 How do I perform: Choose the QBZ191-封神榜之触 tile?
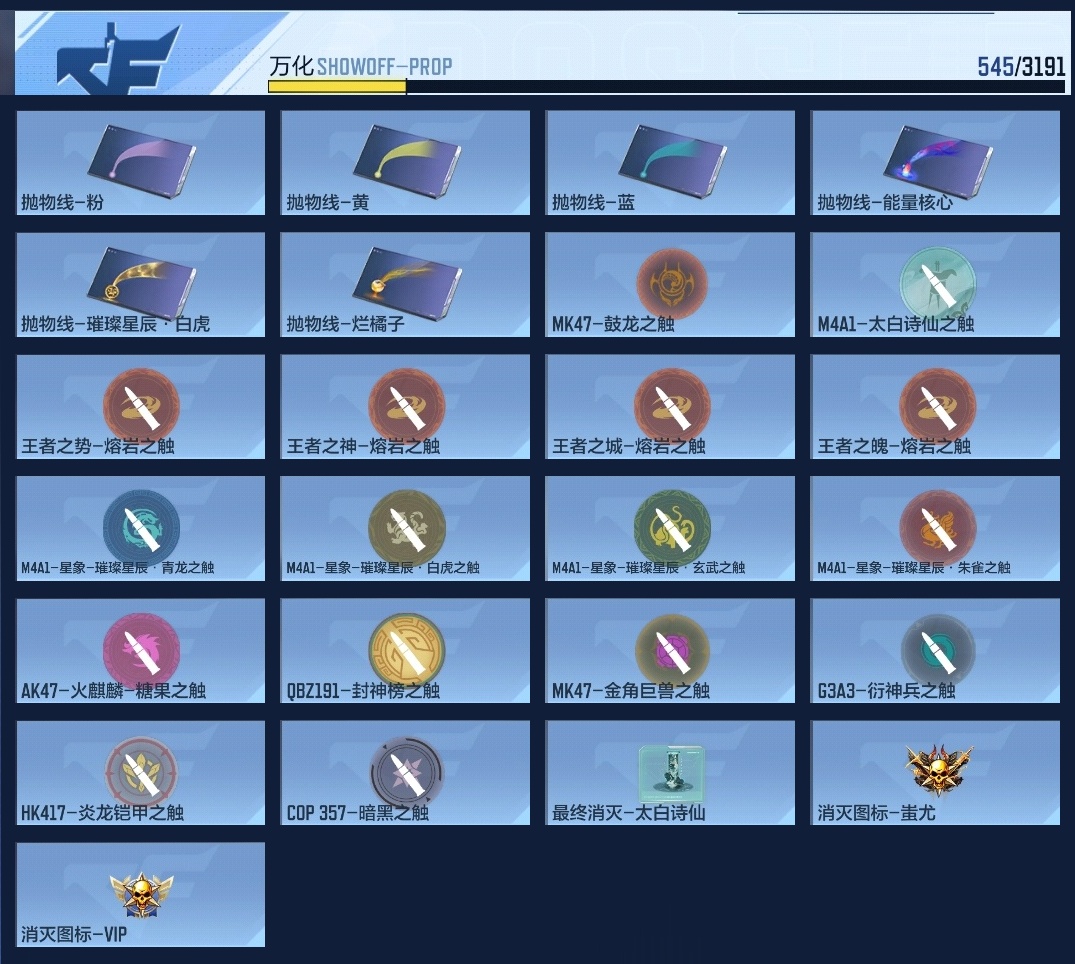[x=405, y=650]
